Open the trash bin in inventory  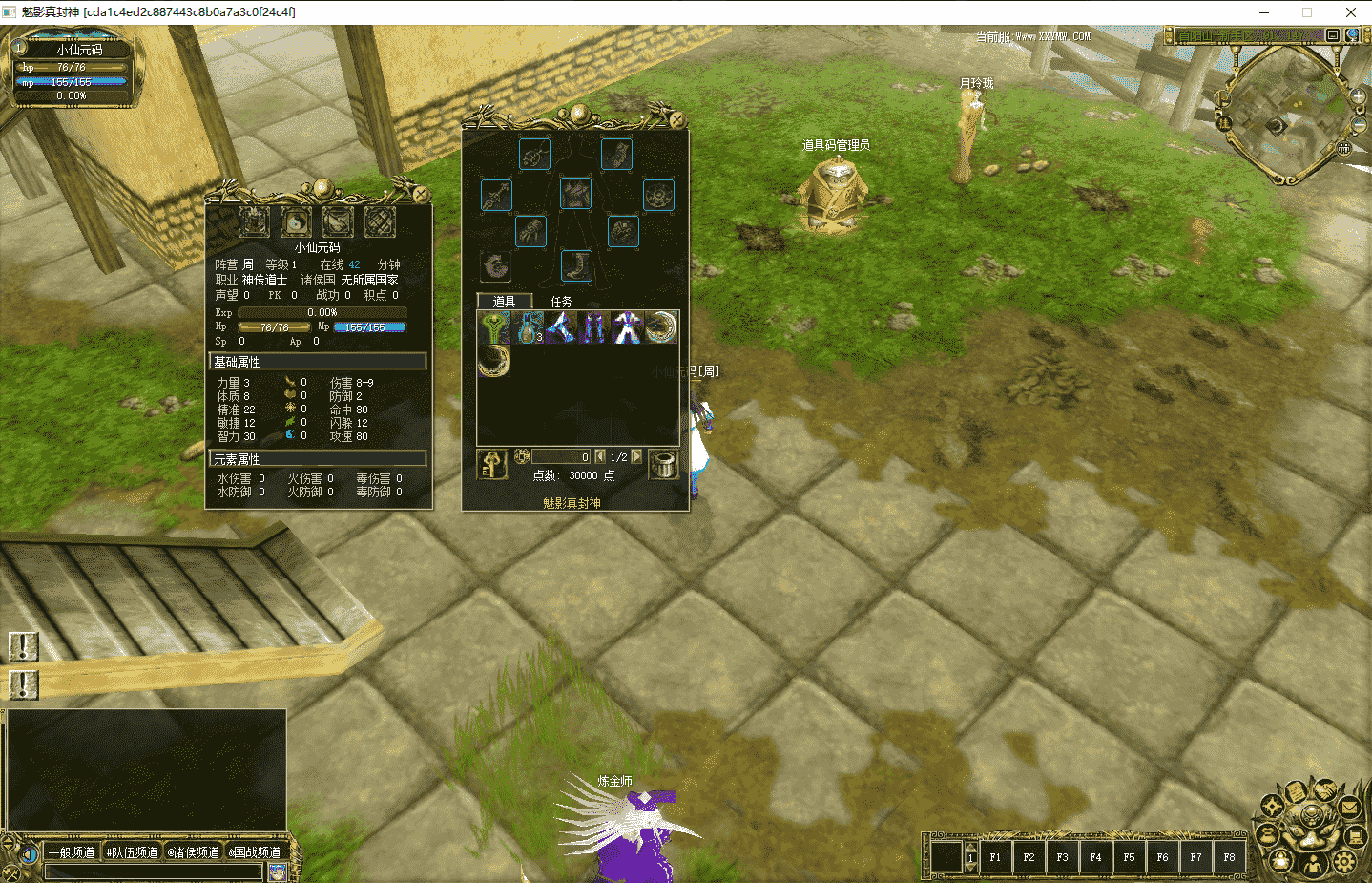tap(663, 465)
